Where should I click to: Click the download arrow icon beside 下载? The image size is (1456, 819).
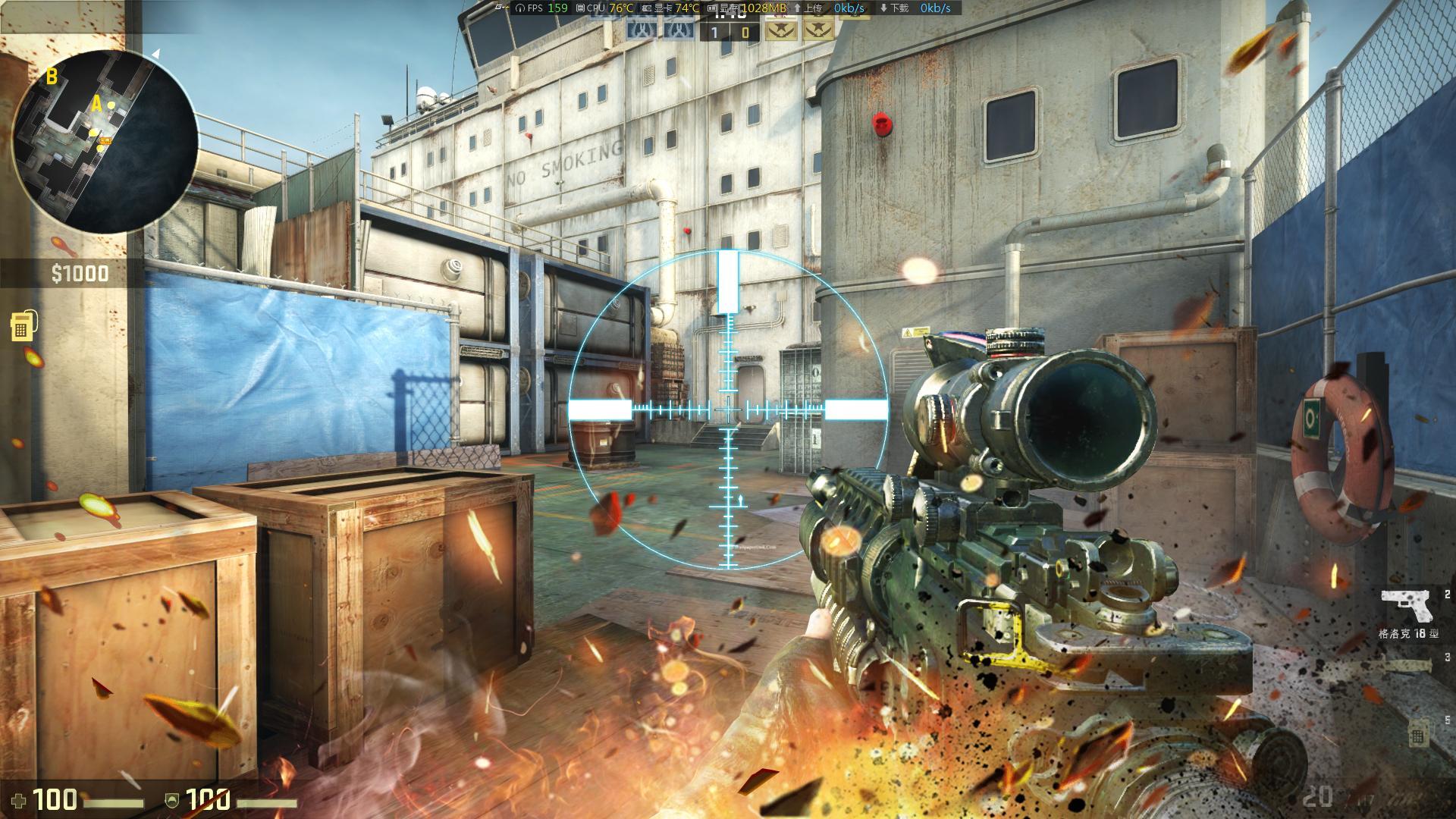click(x=883, y=9)
